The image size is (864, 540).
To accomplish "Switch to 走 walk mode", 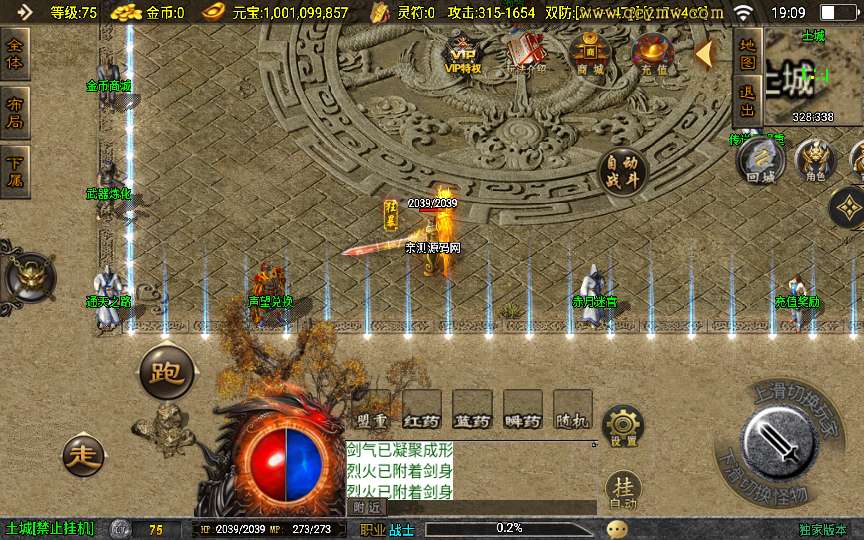I will 85,456.
